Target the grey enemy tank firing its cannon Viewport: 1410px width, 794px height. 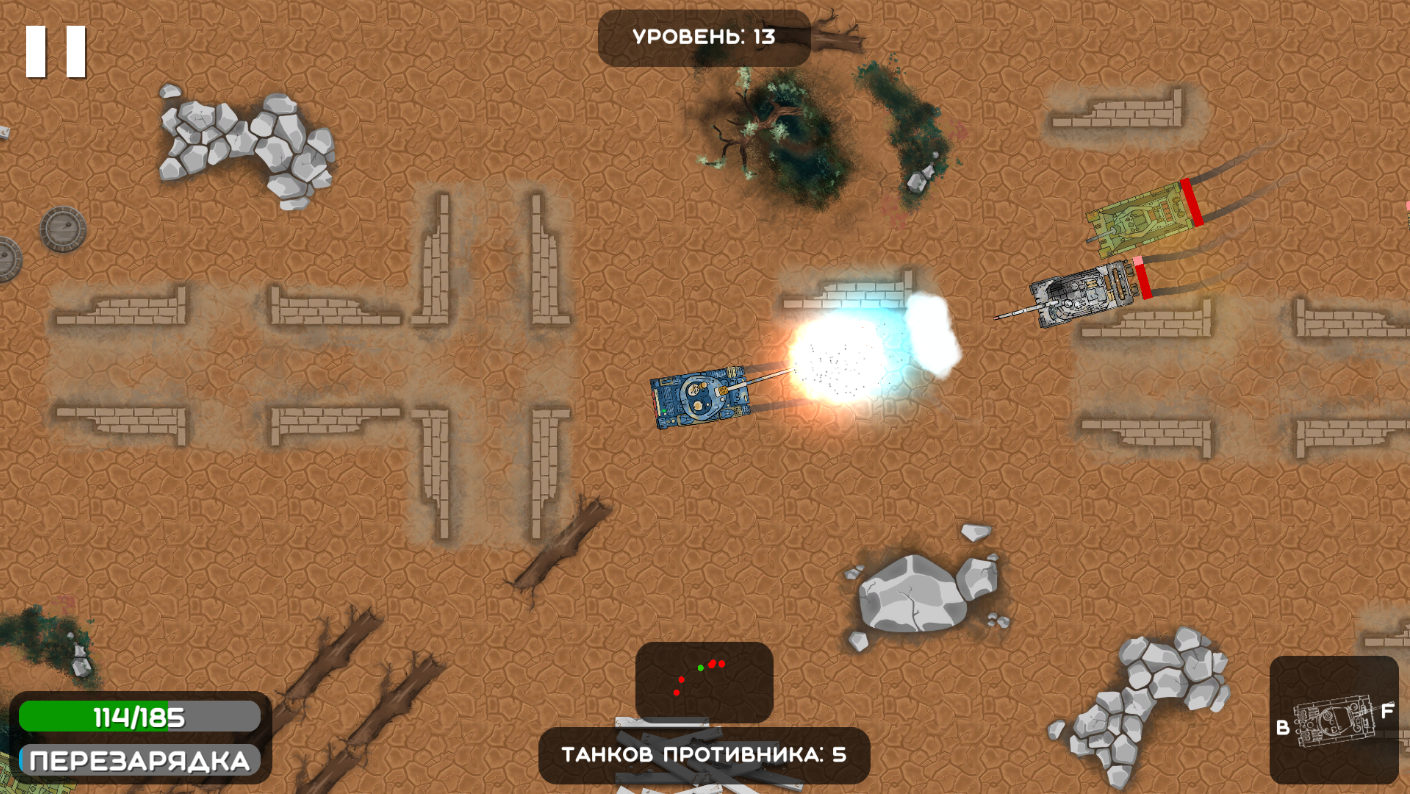[x=1080, y=295]
